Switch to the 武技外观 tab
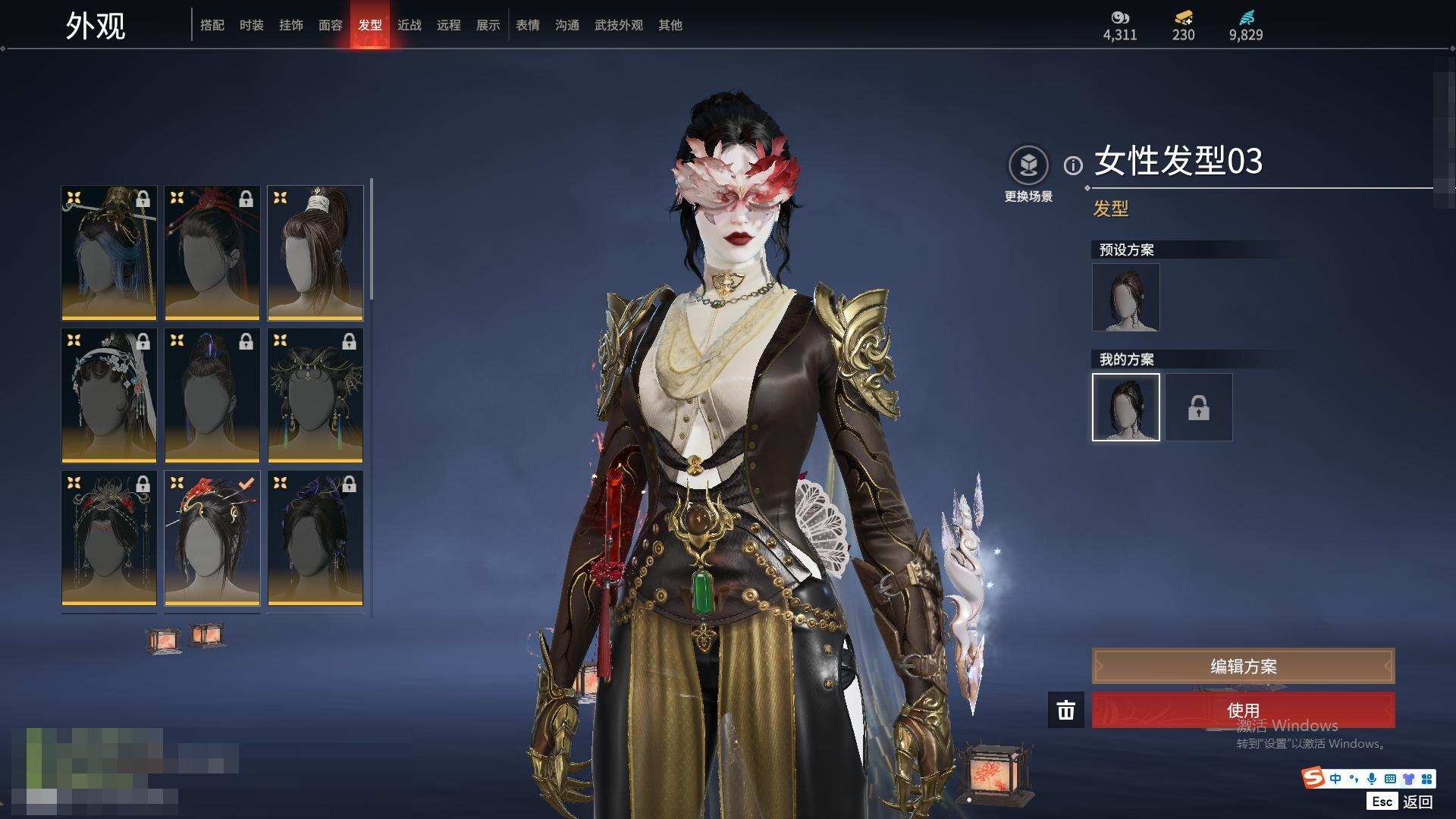Viewport: 1456px width, 819px height. pos(618,25)
